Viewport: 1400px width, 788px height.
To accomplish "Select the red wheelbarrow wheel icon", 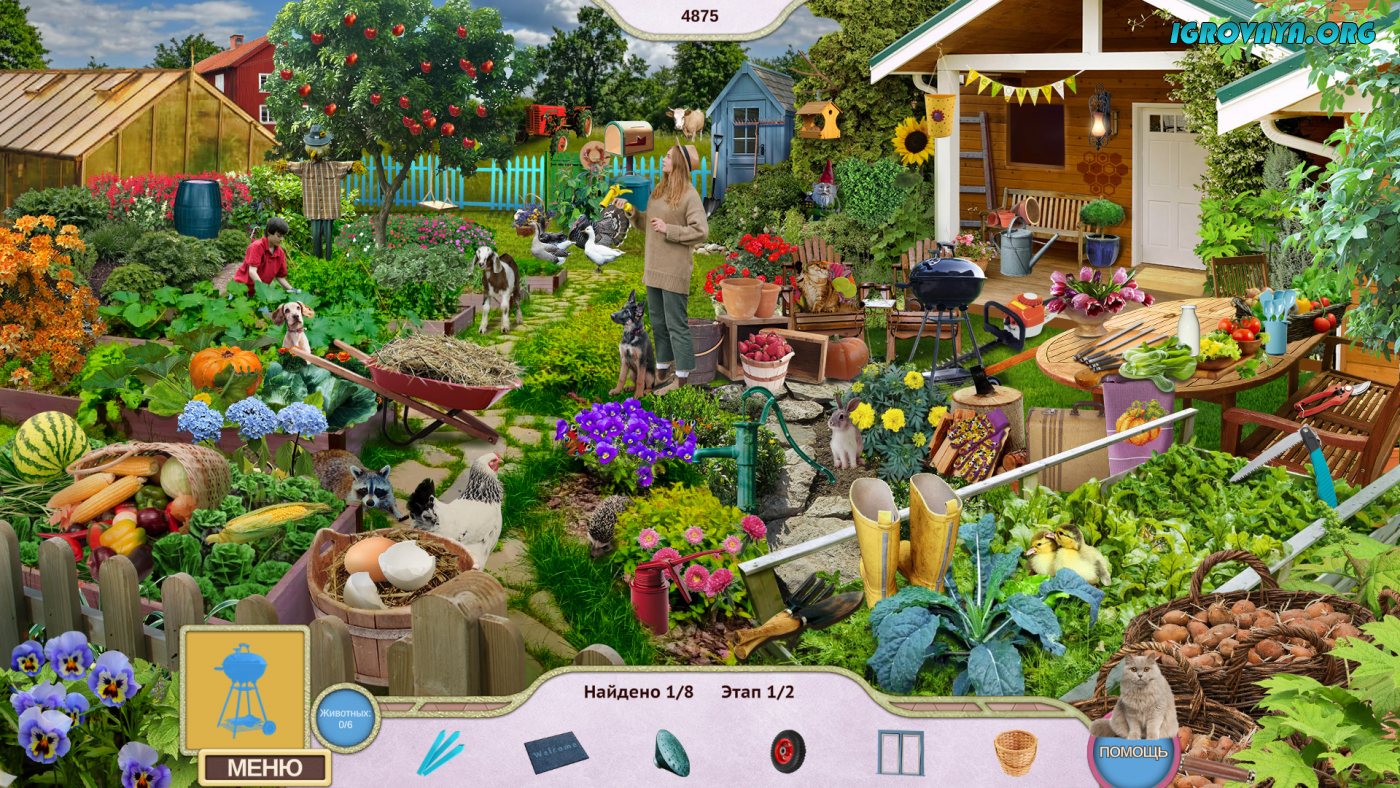I will 787,752.
